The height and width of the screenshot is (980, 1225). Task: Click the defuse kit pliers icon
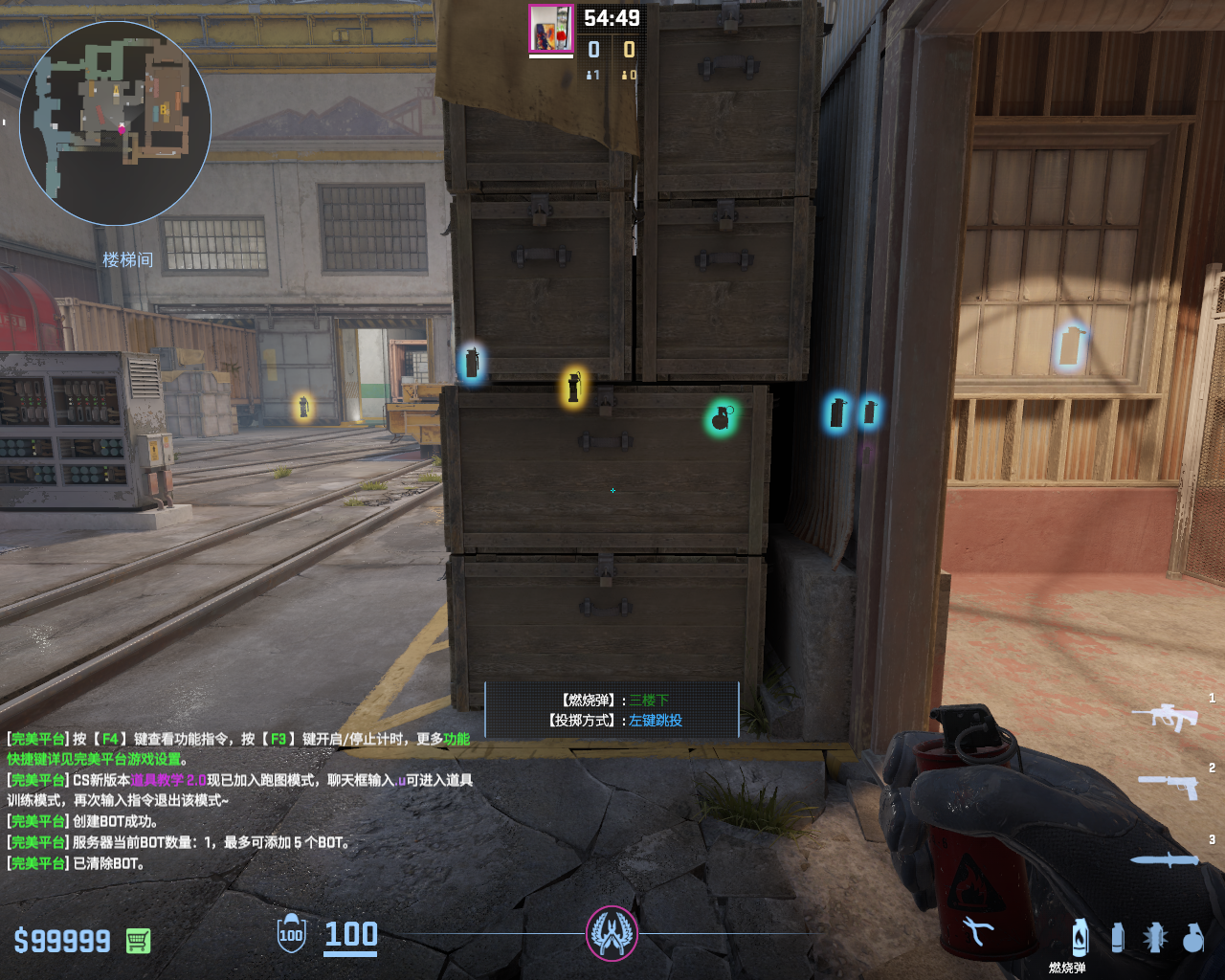[x=977, y=930]
